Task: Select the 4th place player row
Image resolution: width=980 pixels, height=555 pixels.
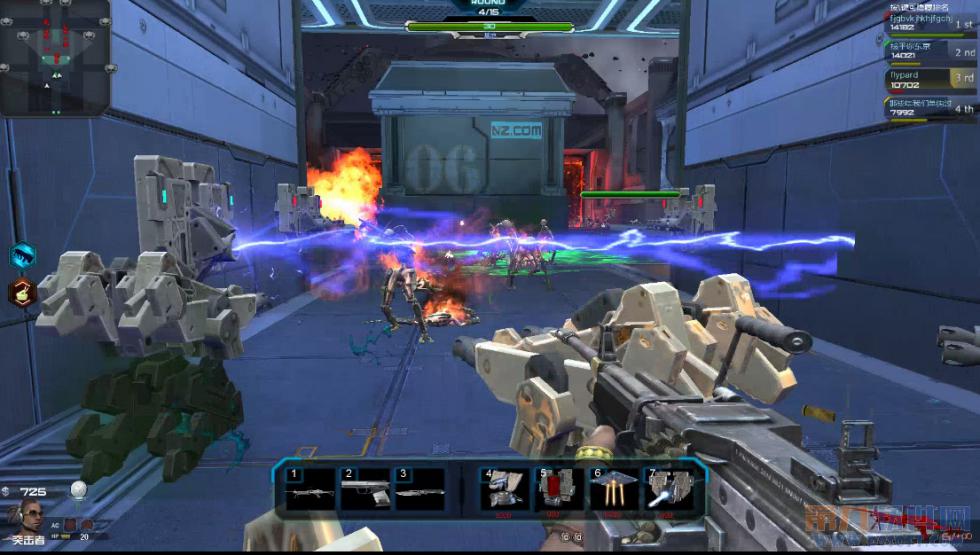Action: point(931,108)
